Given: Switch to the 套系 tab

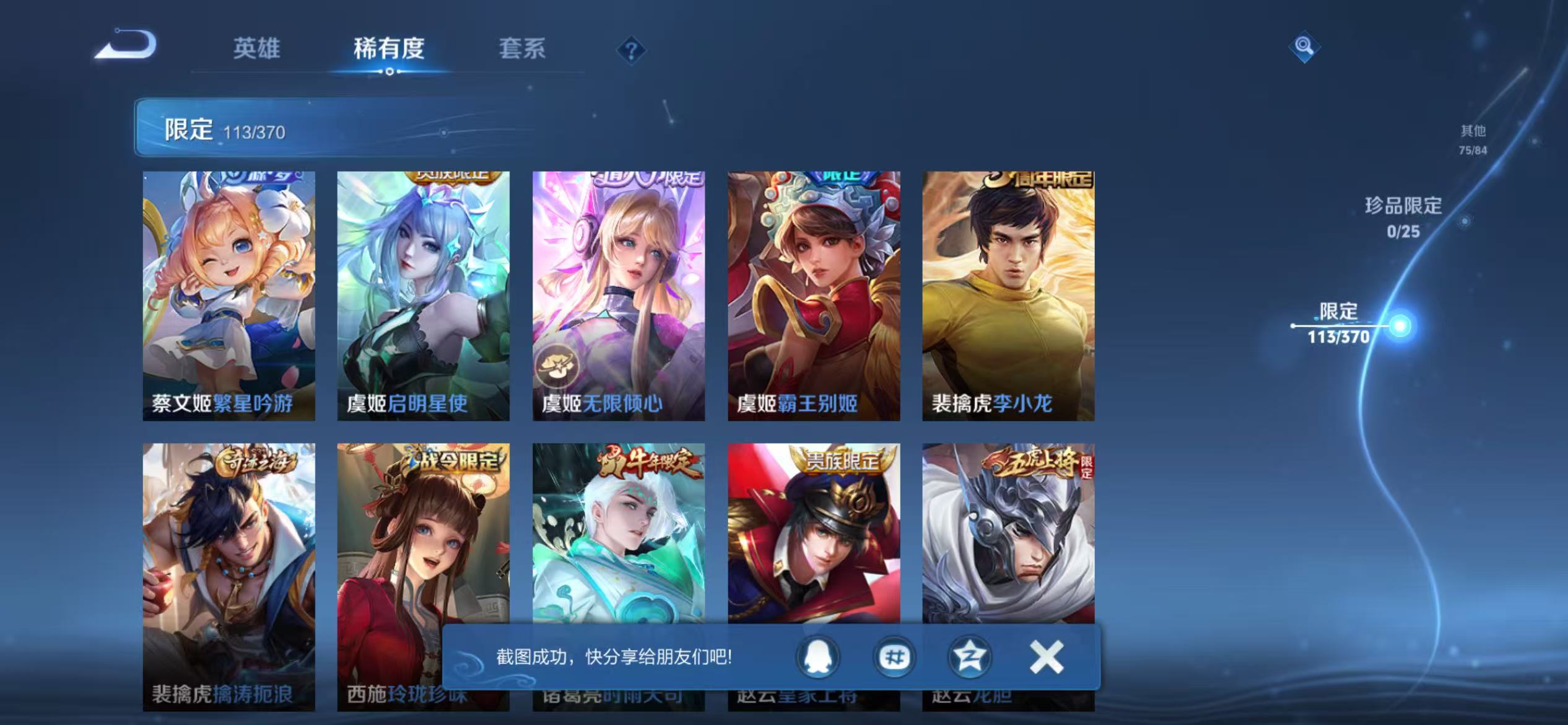Looking at the screenshot, I should click(522, 49).
